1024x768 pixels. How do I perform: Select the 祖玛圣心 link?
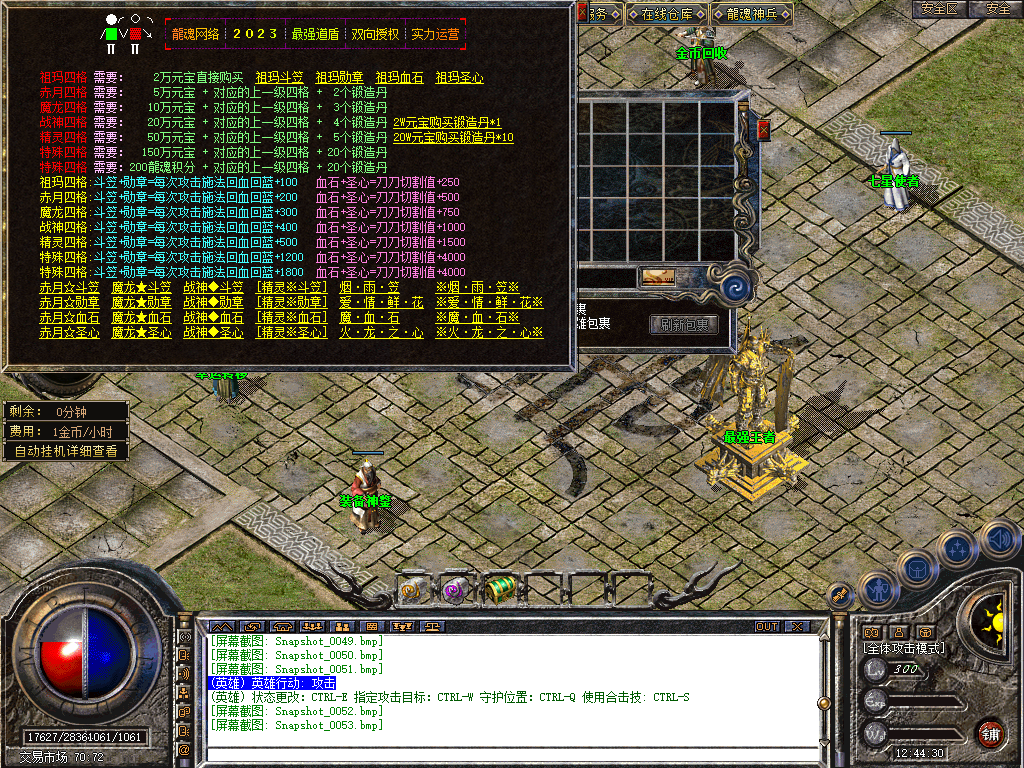(x=459, y=77)
